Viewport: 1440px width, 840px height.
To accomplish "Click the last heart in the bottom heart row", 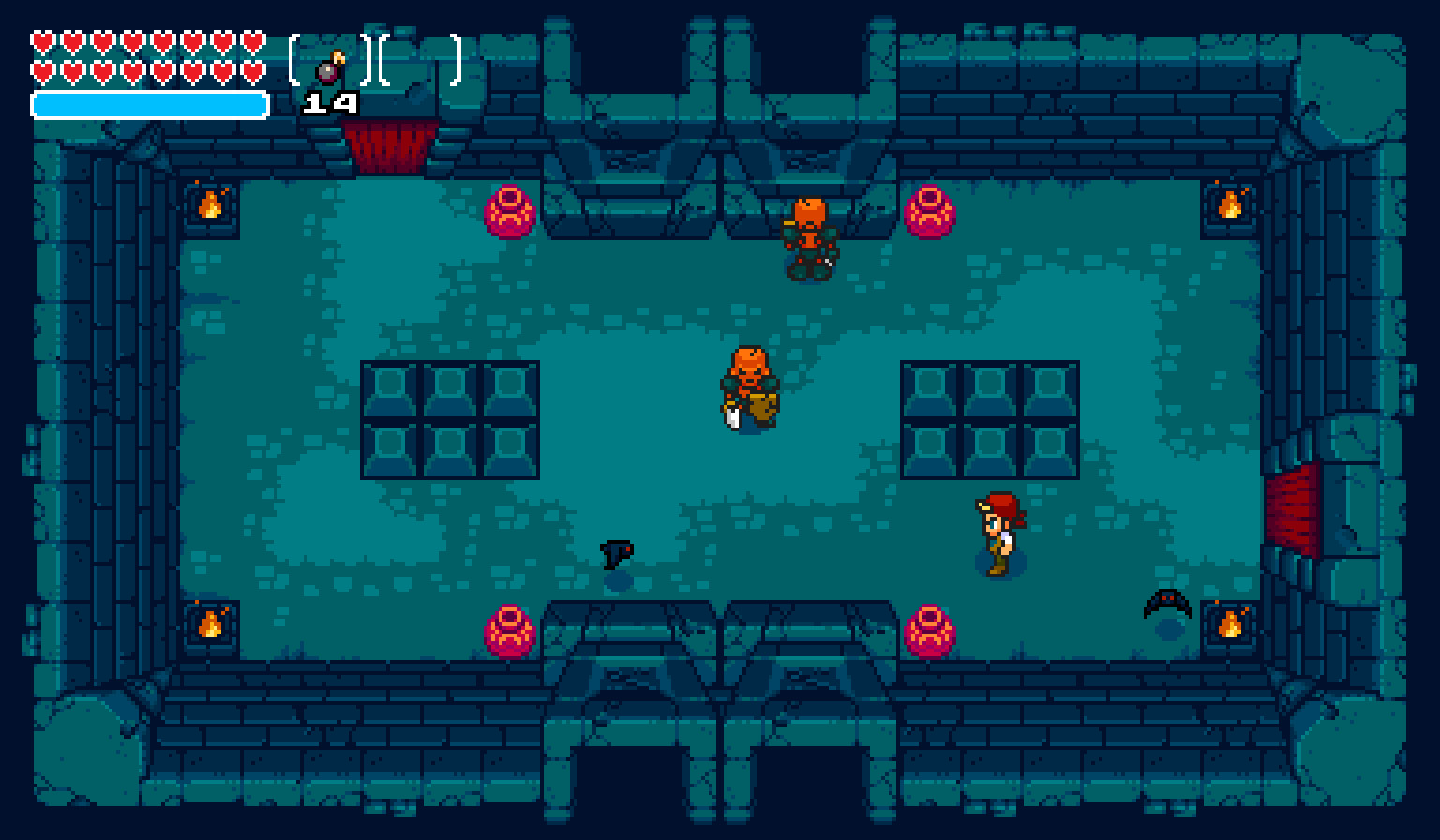I will pyautogui.click(x=251, y=69).
